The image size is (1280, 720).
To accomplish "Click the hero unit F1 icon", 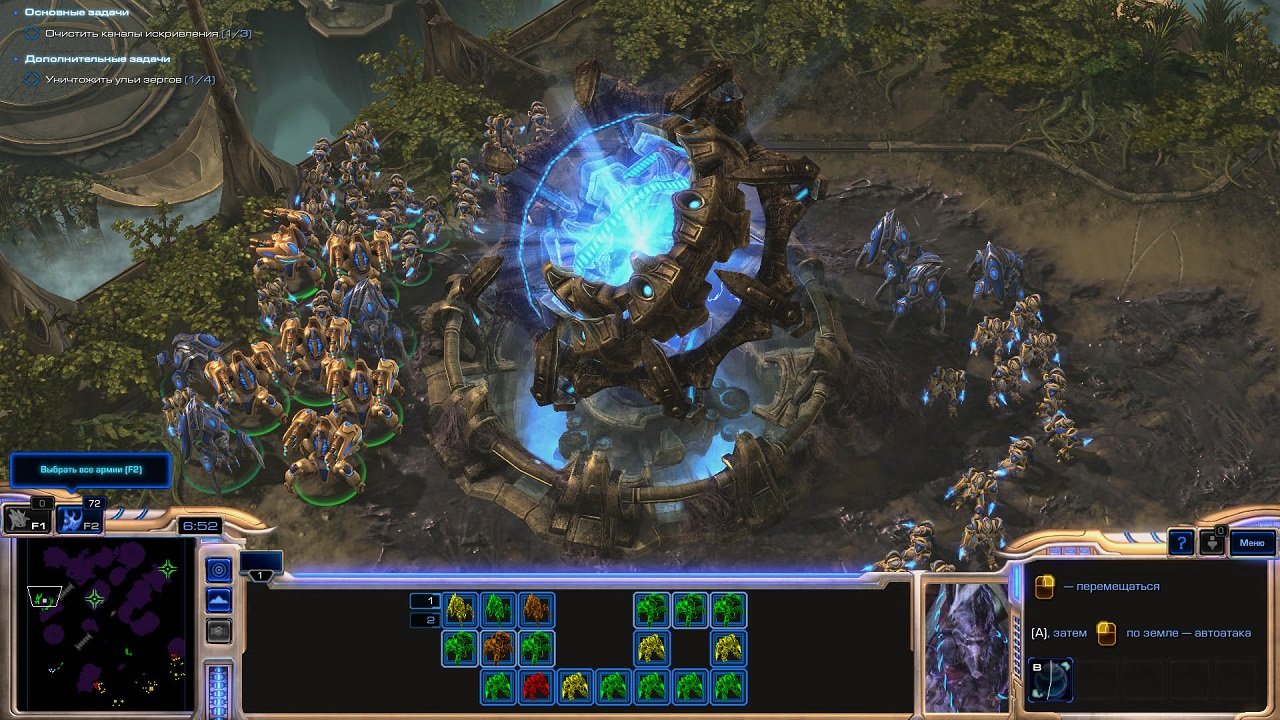I will point(25,521).
